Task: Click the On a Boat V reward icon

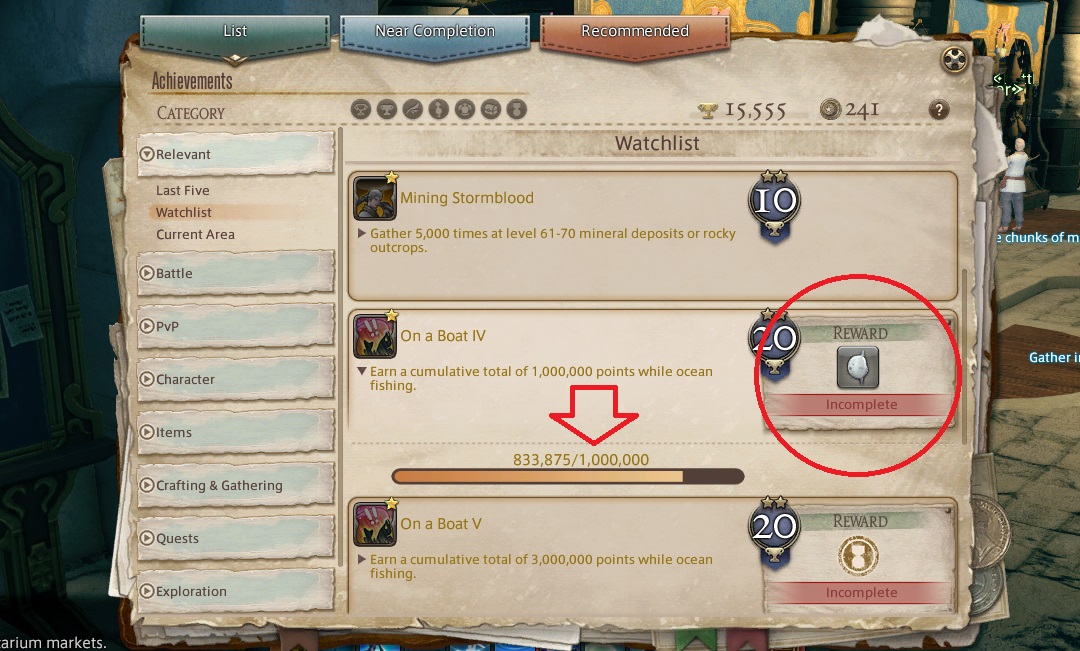Action: [x=857, y=555]
